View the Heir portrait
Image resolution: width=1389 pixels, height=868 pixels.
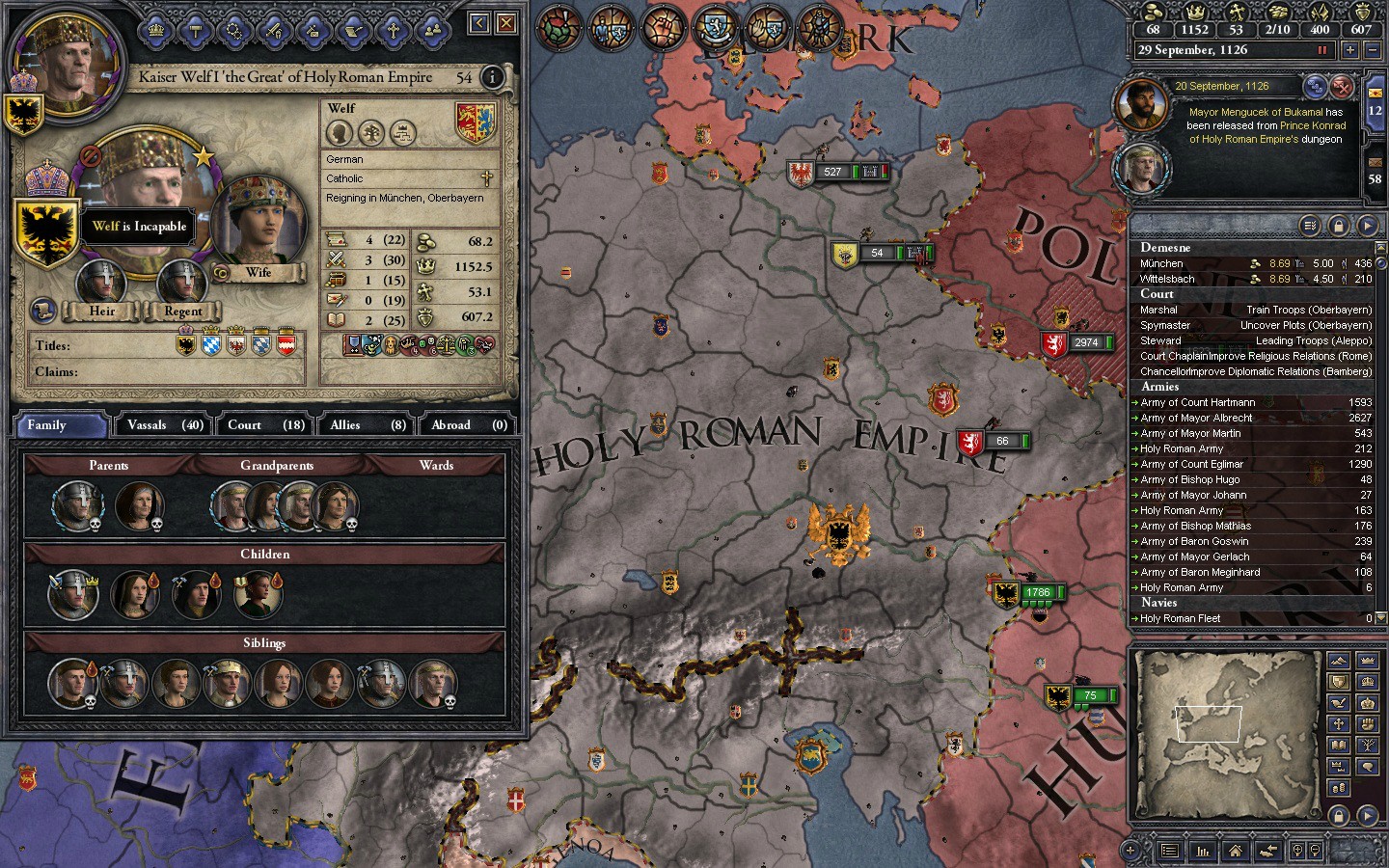click(x=101, y=282)
